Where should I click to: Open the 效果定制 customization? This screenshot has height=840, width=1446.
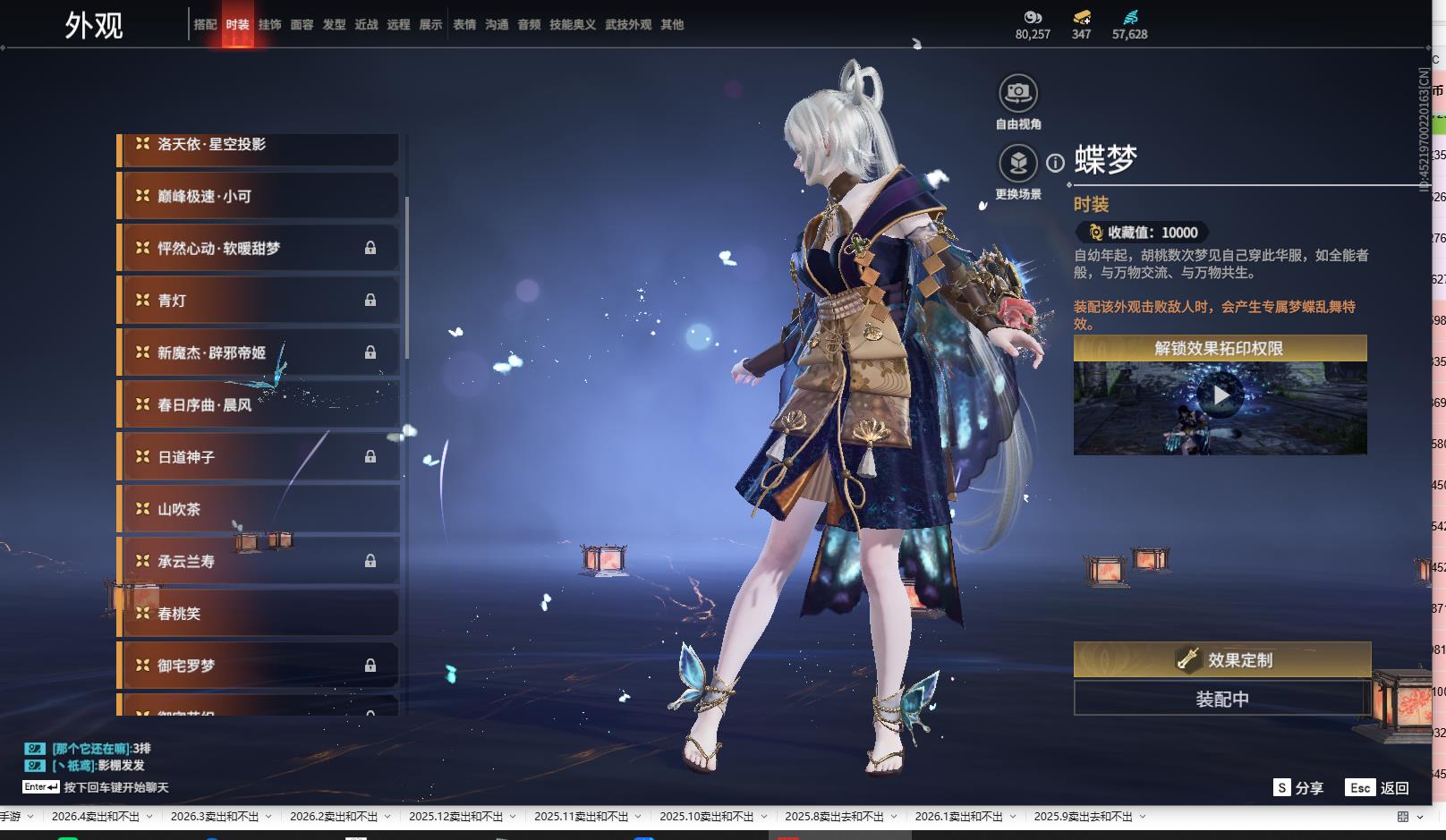(1221, 660)
